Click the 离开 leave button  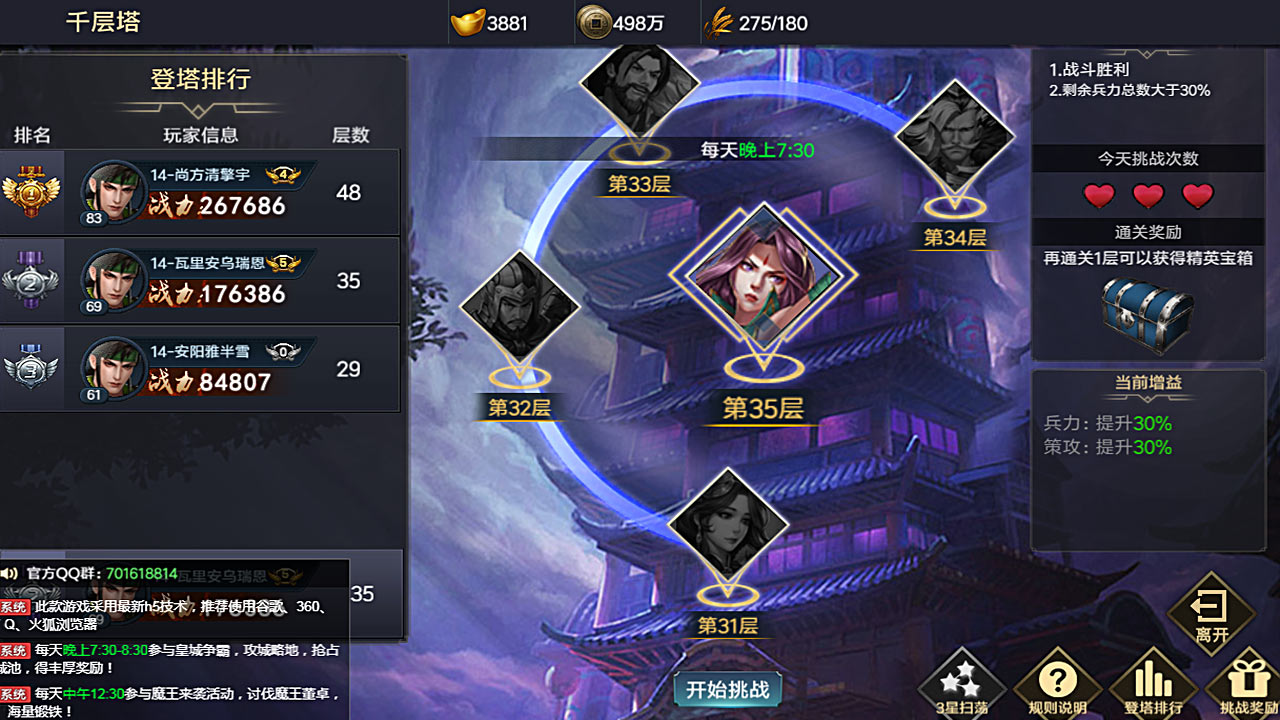pyautogui.click(x=1211, y=614)
